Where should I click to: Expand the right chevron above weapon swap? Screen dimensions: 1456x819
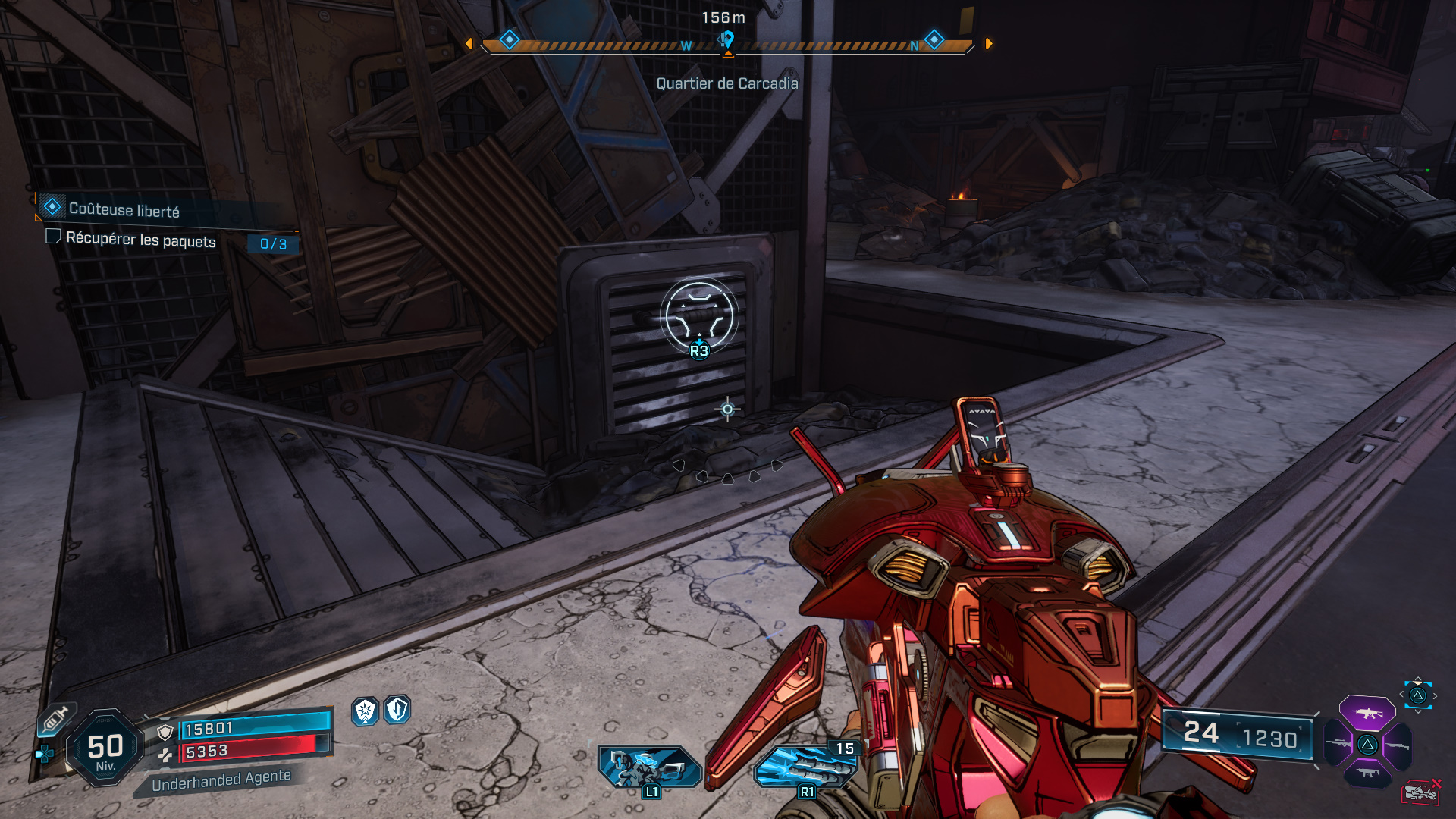coord(1436,695)
